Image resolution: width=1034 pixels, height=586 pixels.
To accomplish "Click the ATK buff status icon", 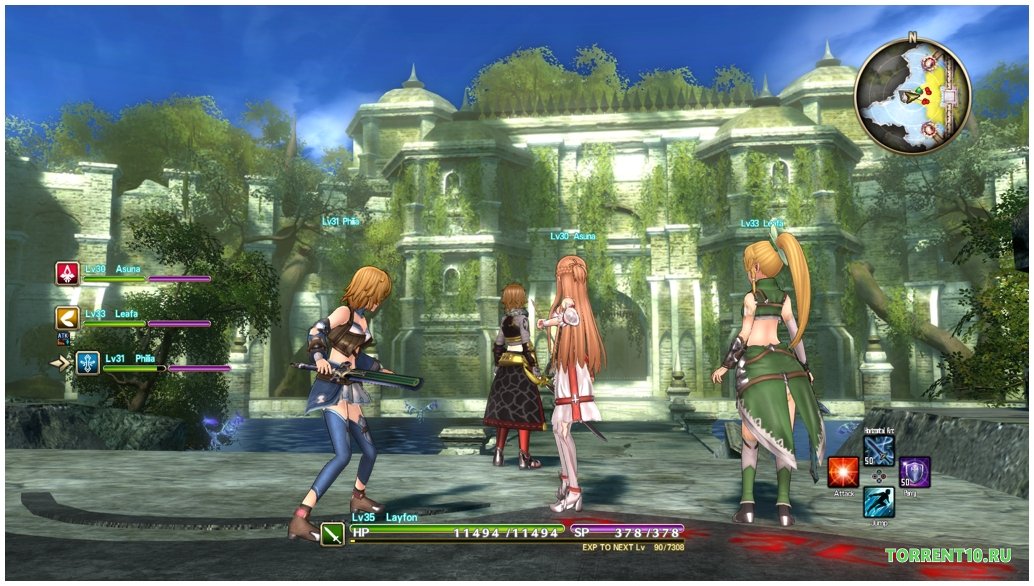I will [63, 338].
